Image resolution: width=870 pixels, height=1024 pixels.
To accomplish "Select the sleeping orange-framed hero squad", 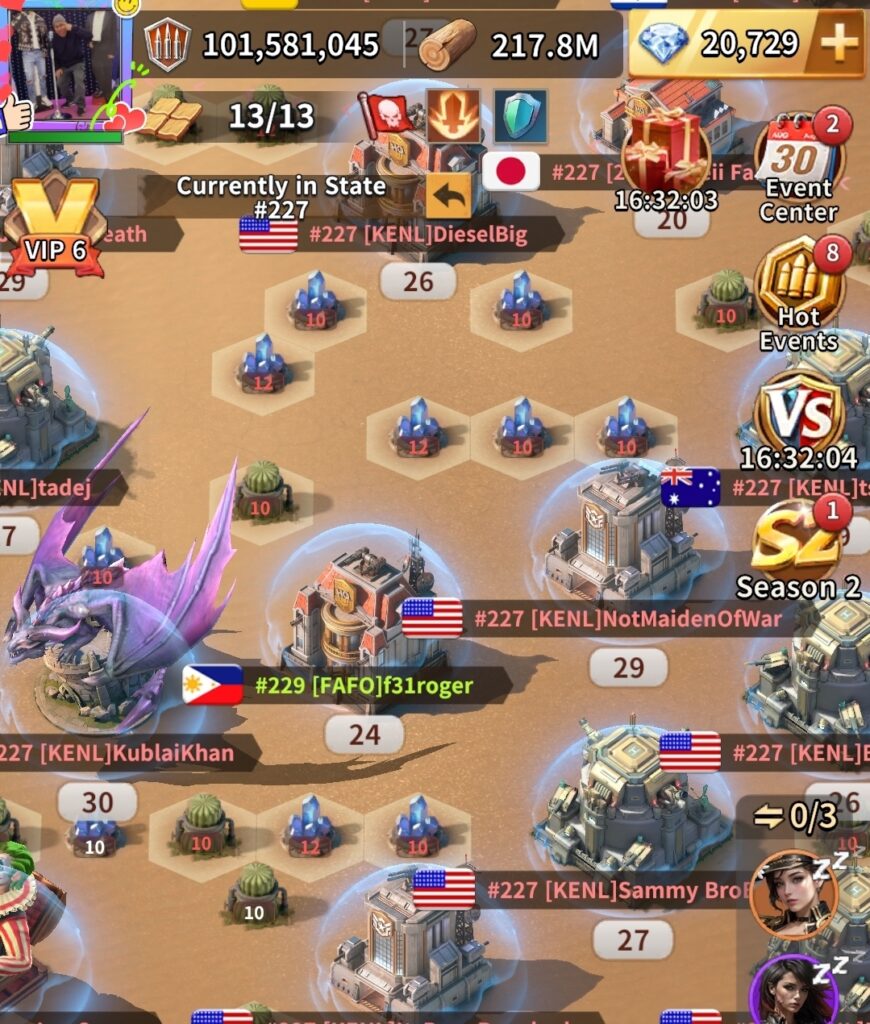I will coord(793,893).
